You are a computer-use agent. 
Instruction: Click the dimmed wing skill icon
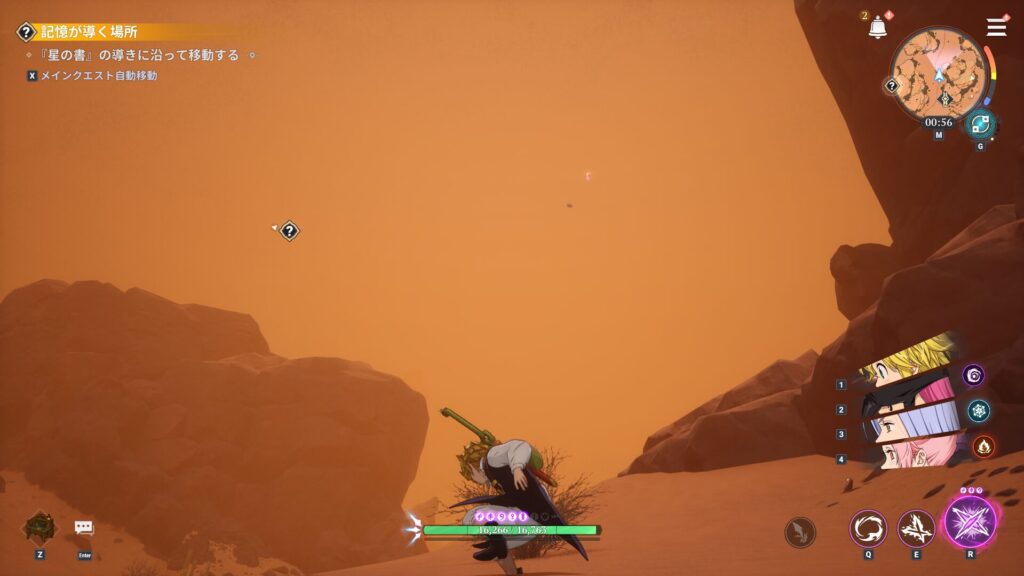pyautogui.click(x=800, y=532)
